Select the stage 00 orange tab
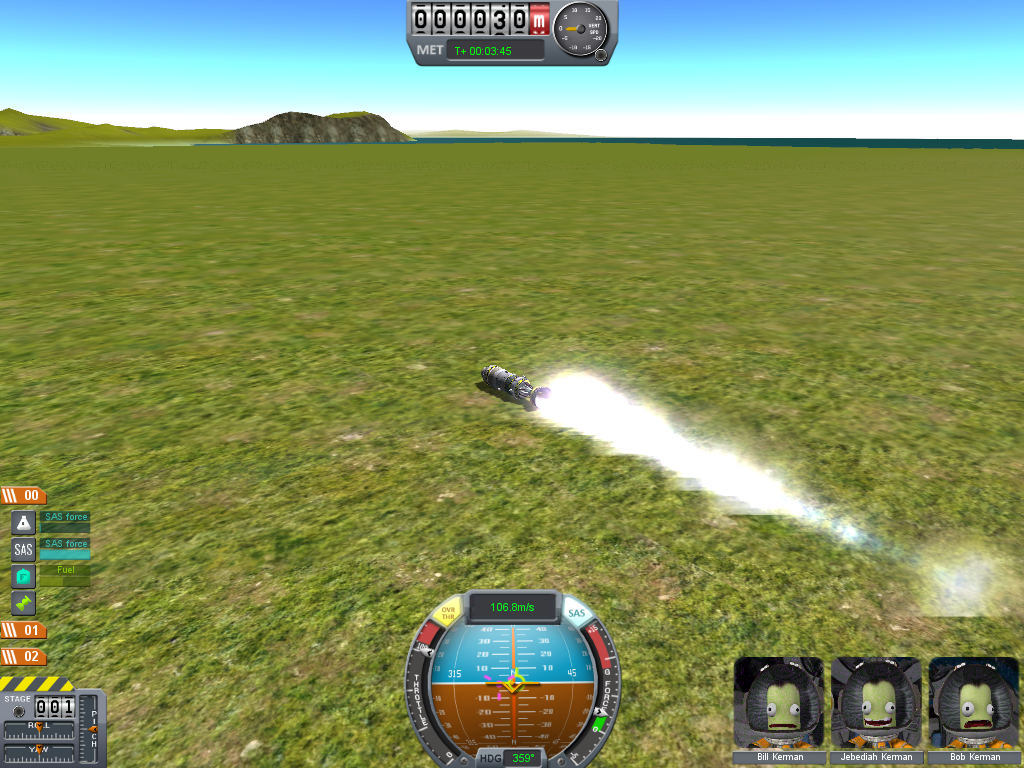This screenshot has height=768, width=1024. tap(23, 495)
